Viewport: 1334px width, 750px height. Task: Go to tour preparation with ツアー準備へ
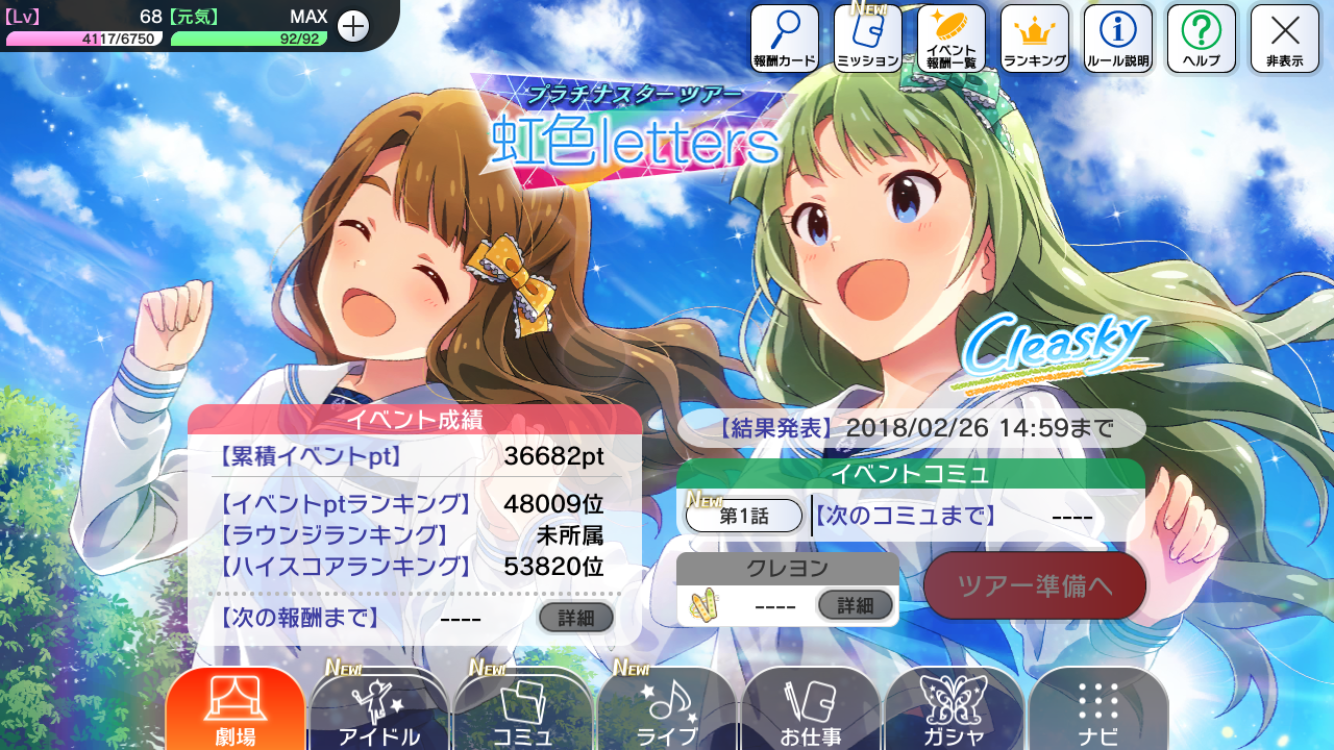1034,585
